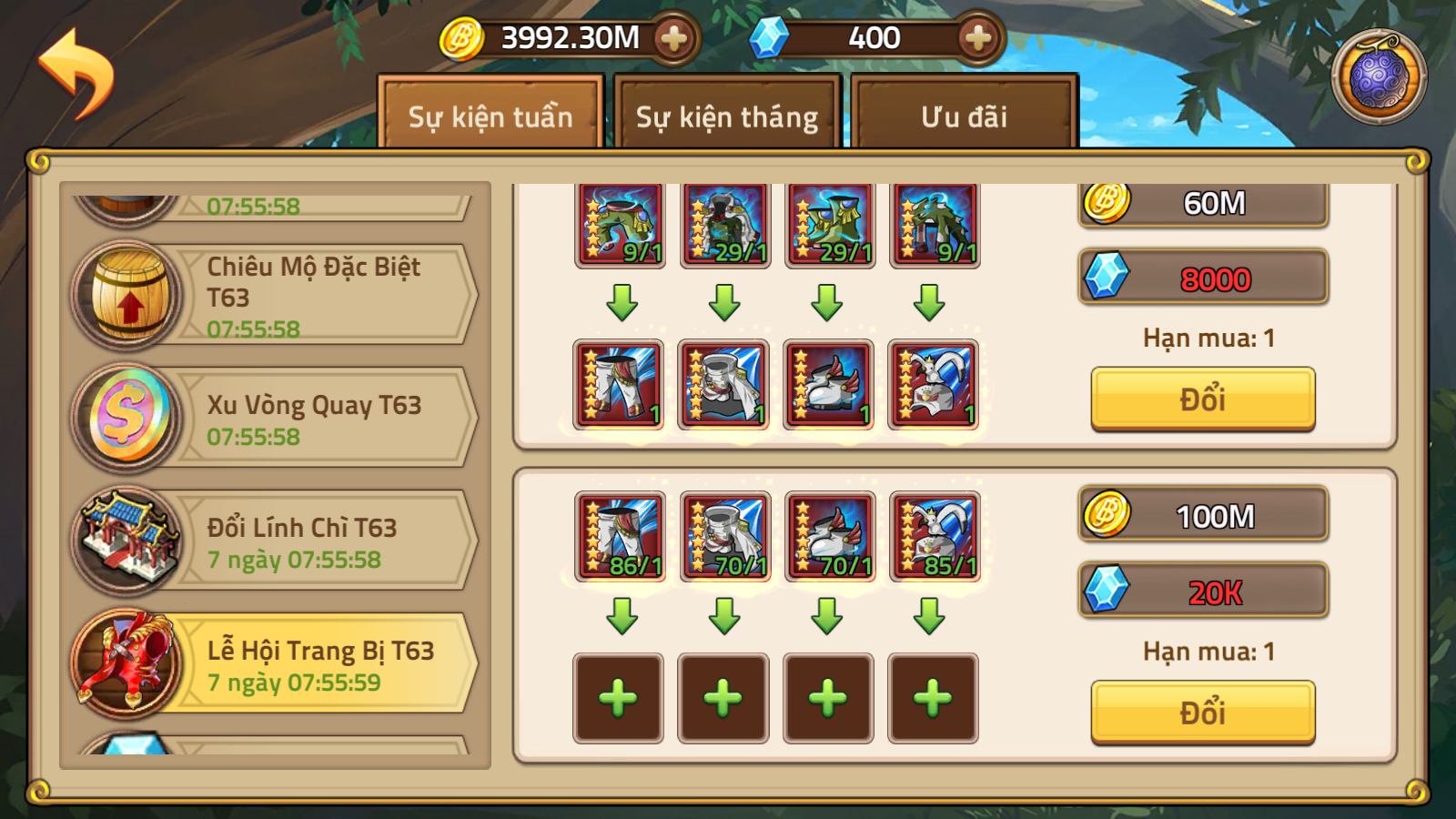Inspect the green trousers material showing 9/1
The width and height of the screenshot is (1456, 819).
tap(620, 224)
